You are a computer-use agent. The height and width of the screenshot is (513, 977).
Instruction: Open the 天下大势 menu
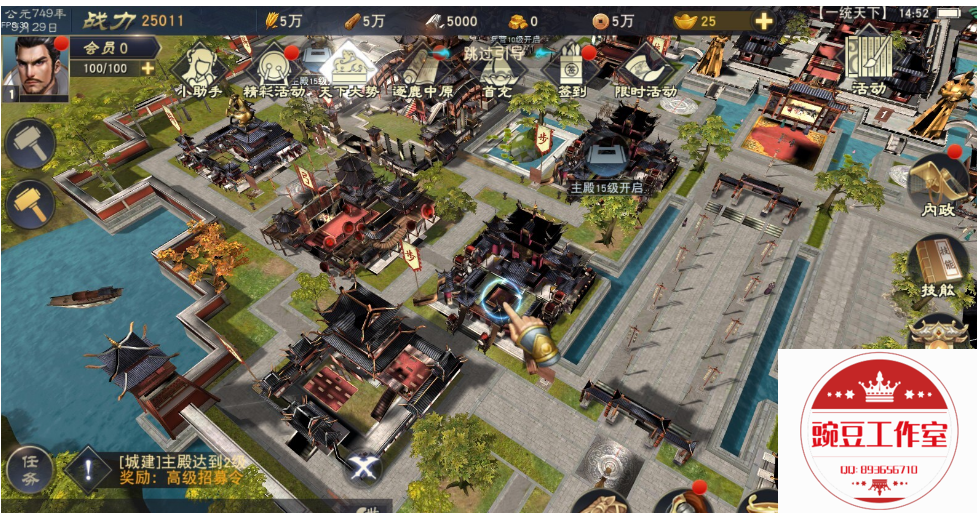point(348,68)
